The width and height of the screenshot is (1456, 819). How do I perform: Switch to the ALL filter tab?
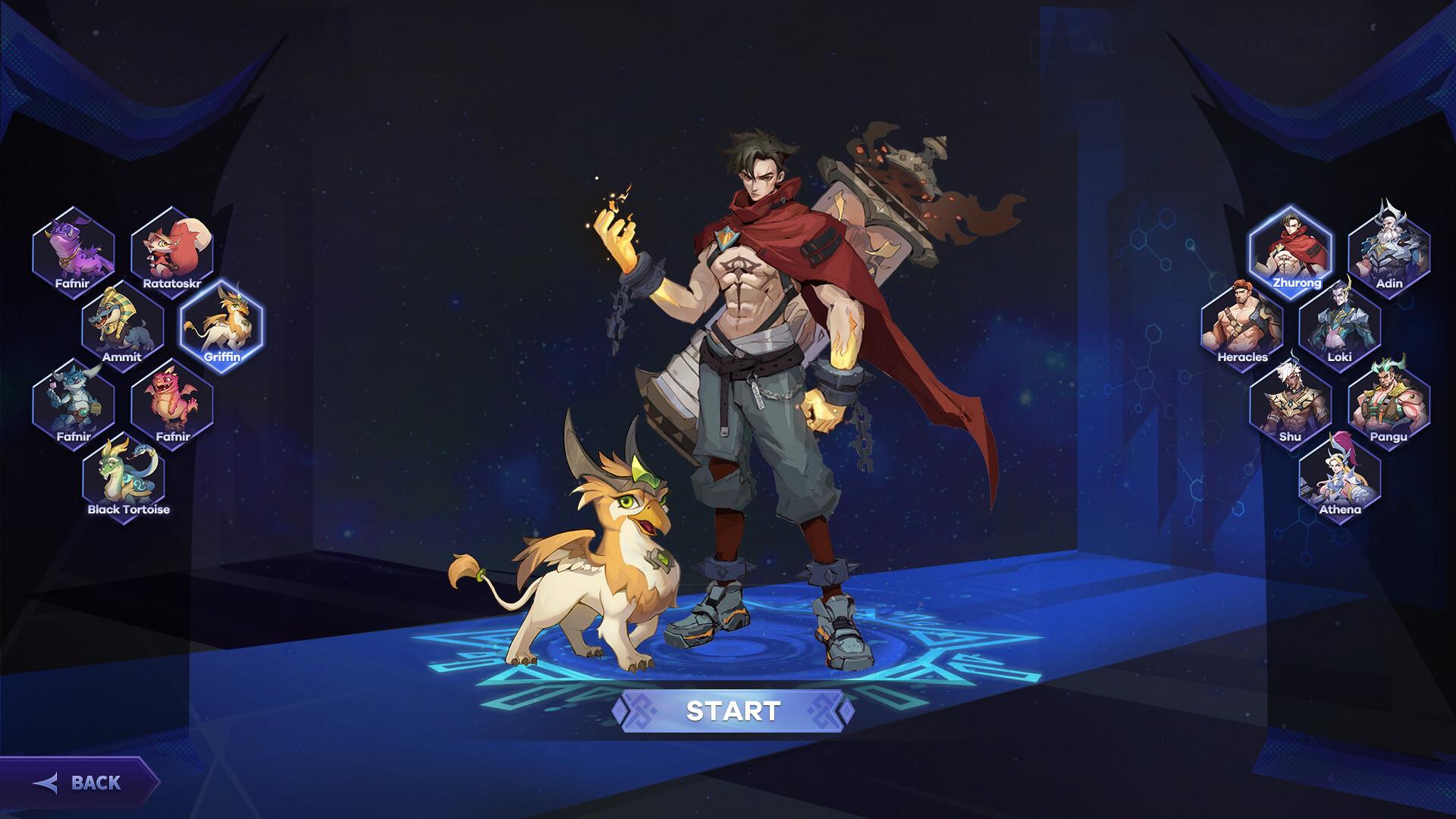pos(1100,45)
